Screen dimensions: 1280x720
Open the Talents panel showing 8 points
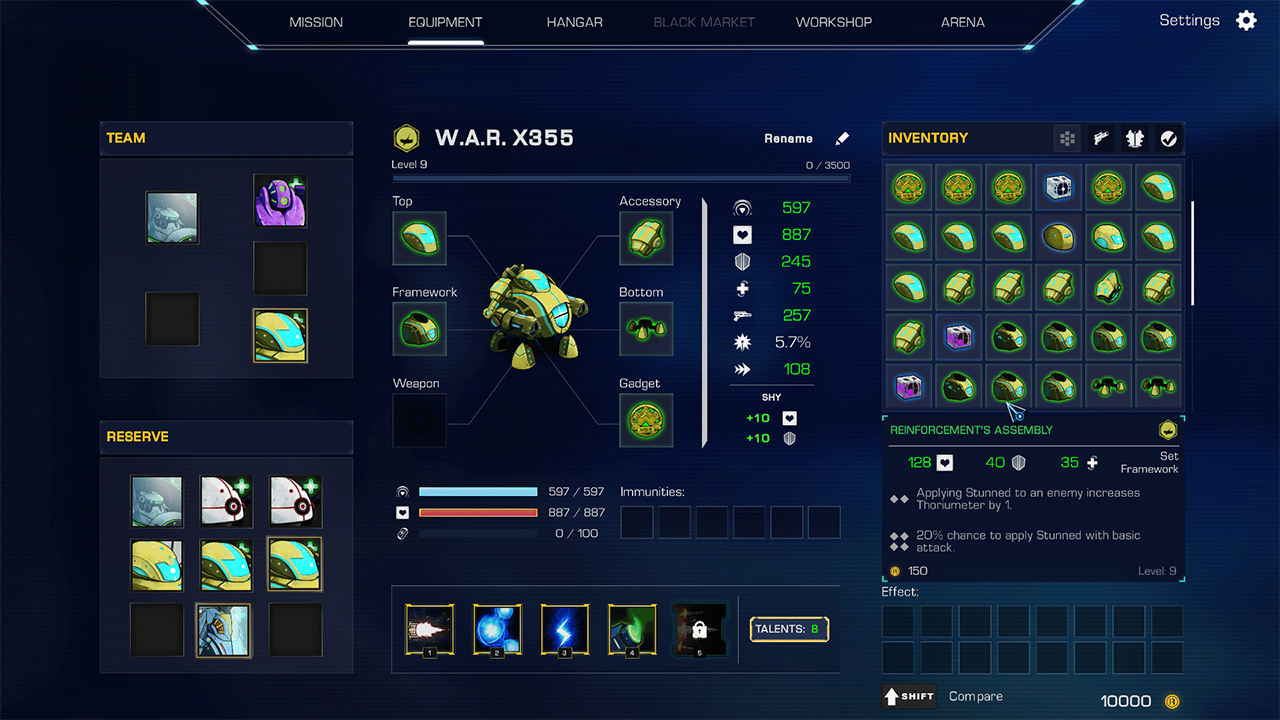tap(788, 629)
